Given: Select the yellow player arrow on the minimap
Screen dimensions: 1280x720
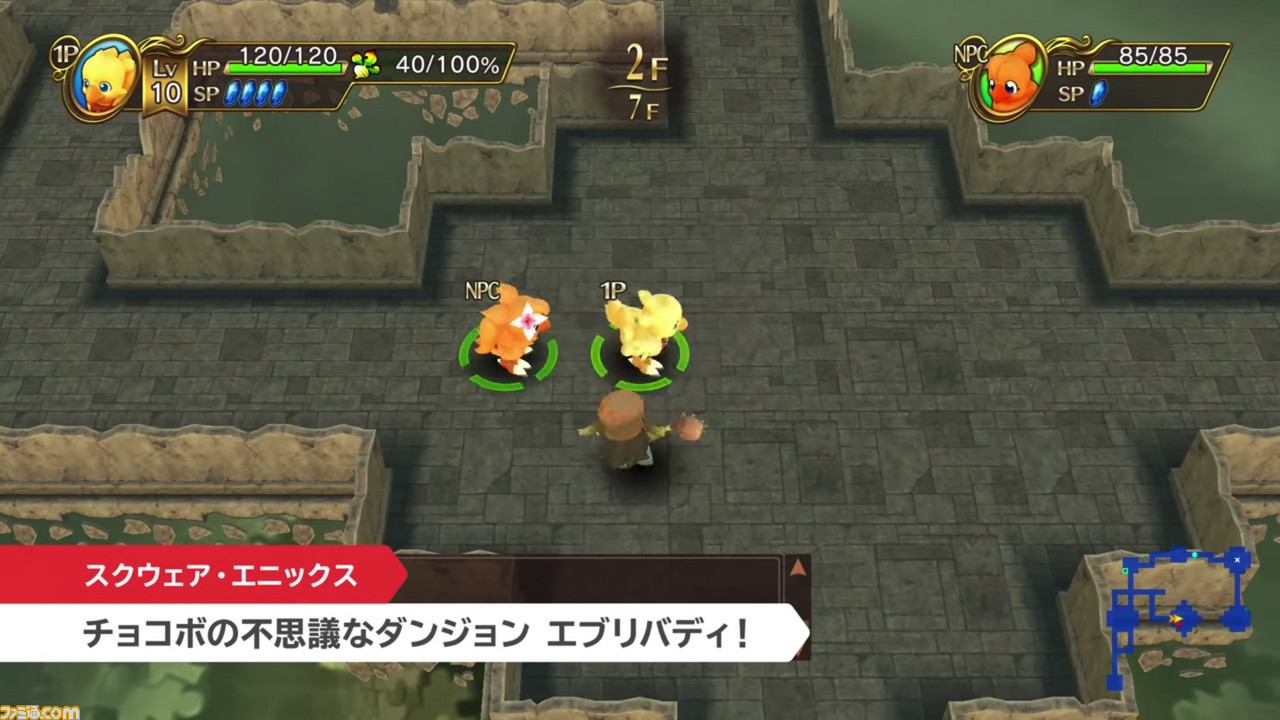Looking at the screenshot, I should point(1178,618).
